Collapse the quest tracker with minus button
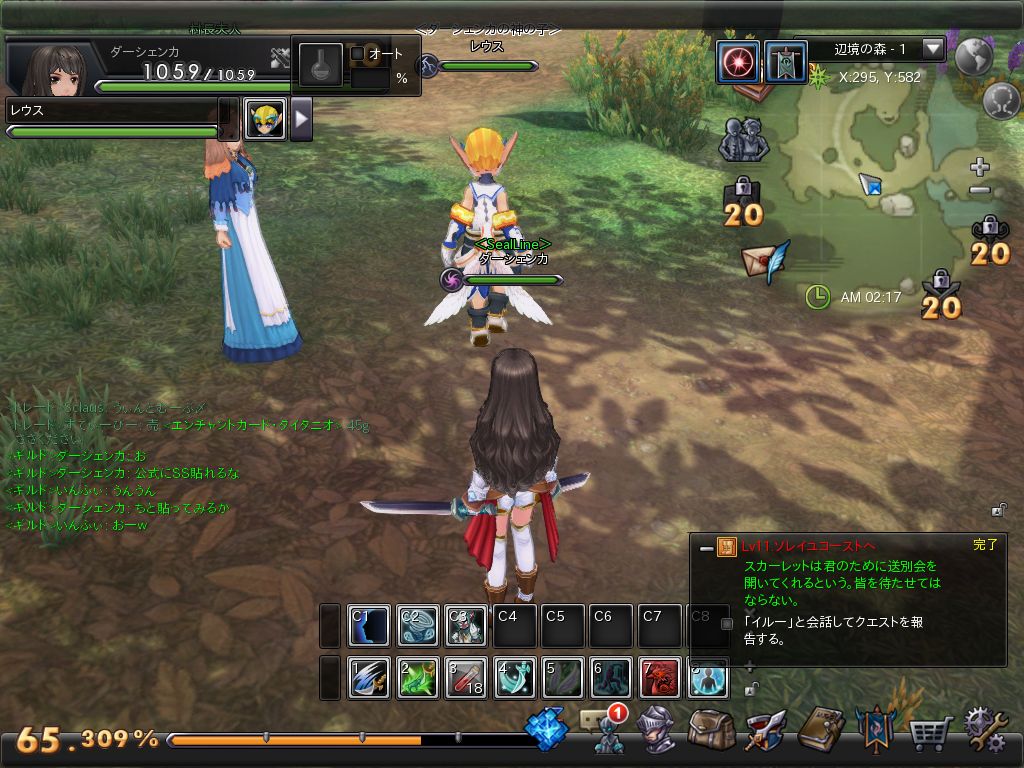 707,548
